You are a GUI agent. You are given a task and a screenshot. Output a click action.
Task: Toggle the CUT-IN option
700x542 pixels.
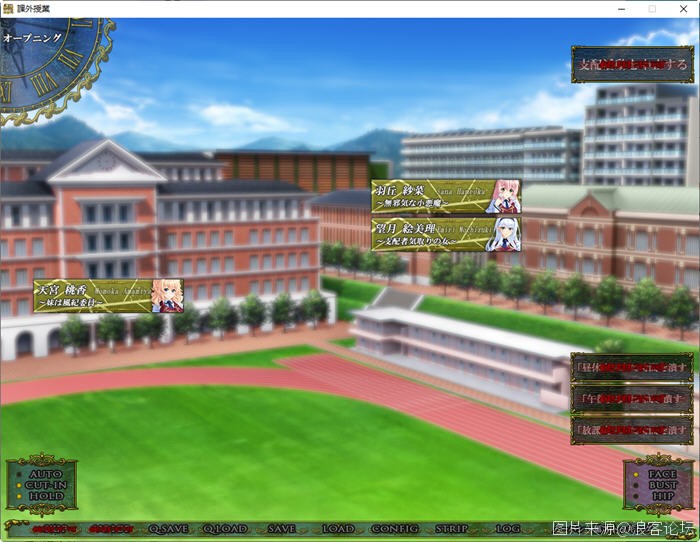[45, 484]
